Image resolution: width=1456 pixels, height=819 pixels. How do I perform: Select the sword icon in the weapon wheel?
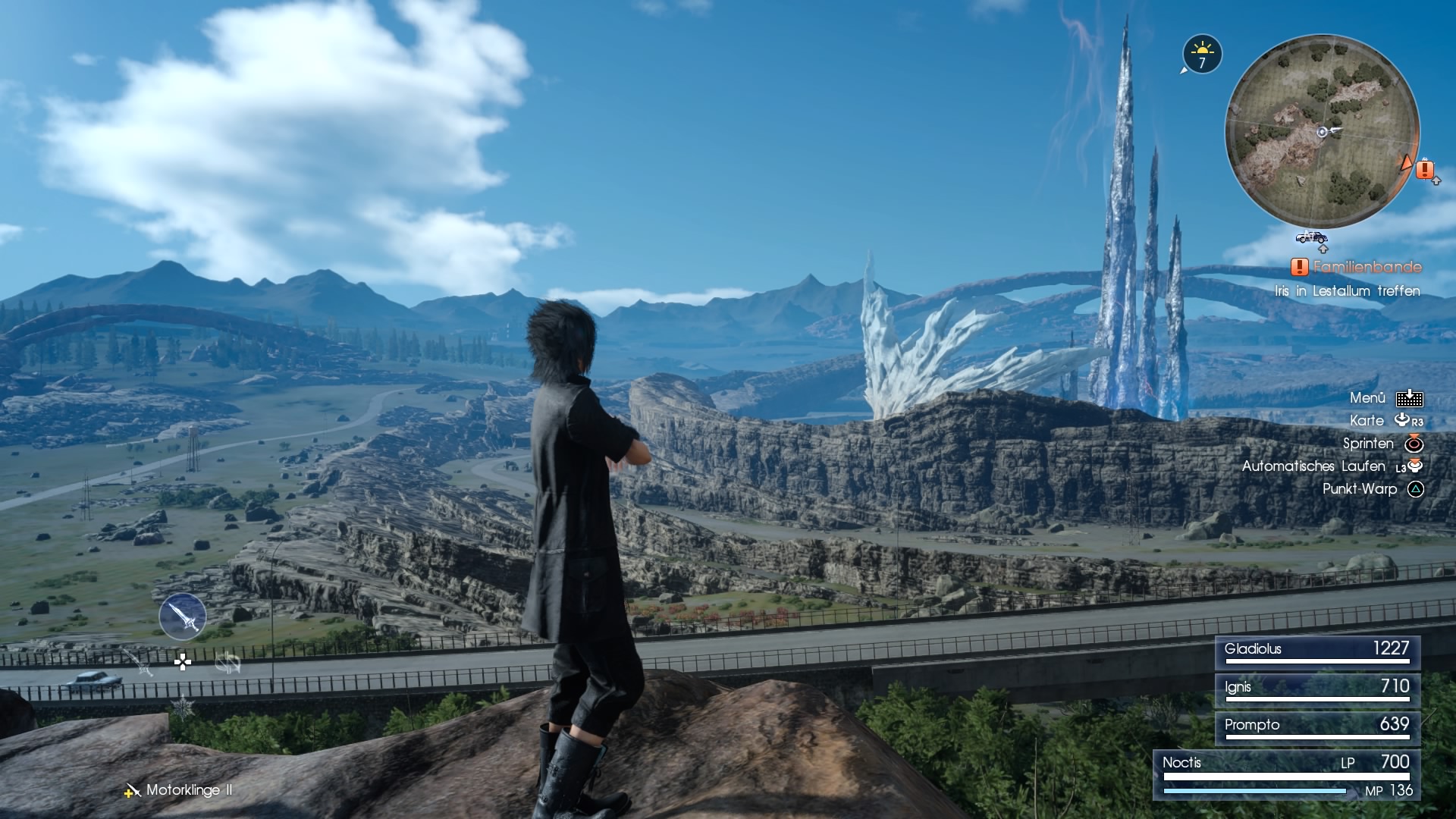[x=183, y=617]
